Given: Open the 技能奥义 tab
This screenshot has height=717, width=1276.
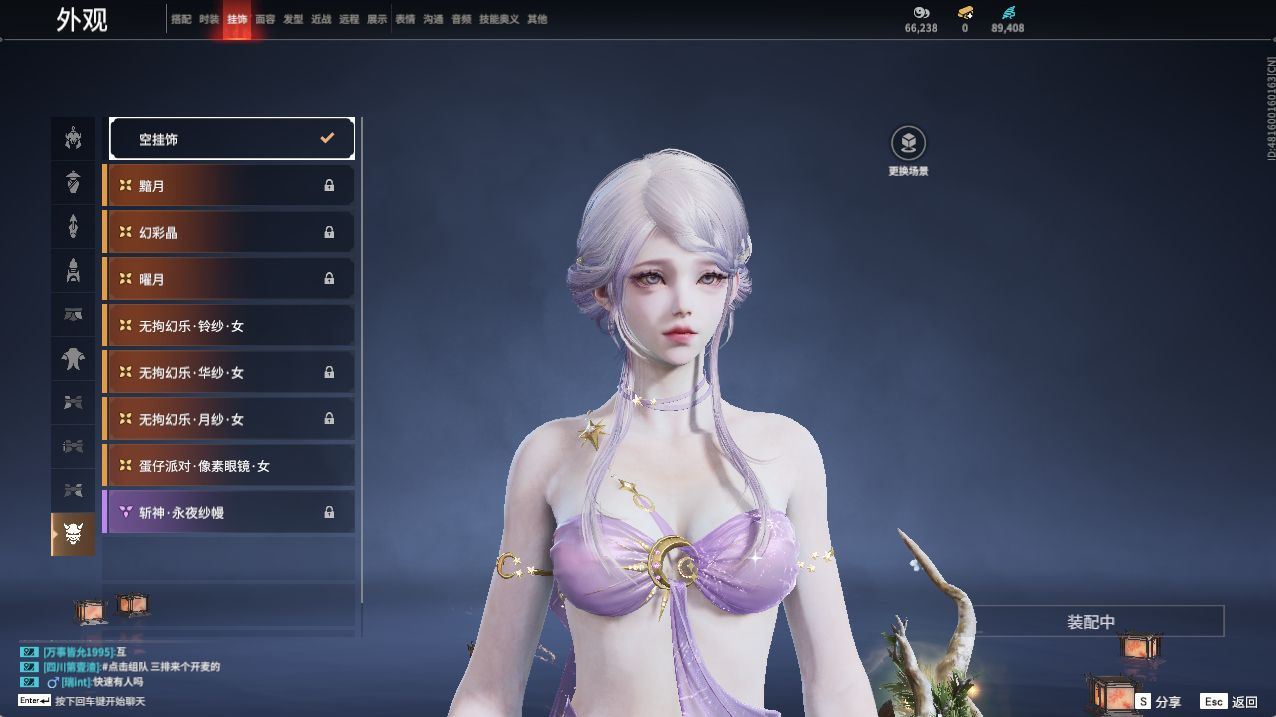Looking at the screenshot, I should pyautogui.click(x=499, y=19).
